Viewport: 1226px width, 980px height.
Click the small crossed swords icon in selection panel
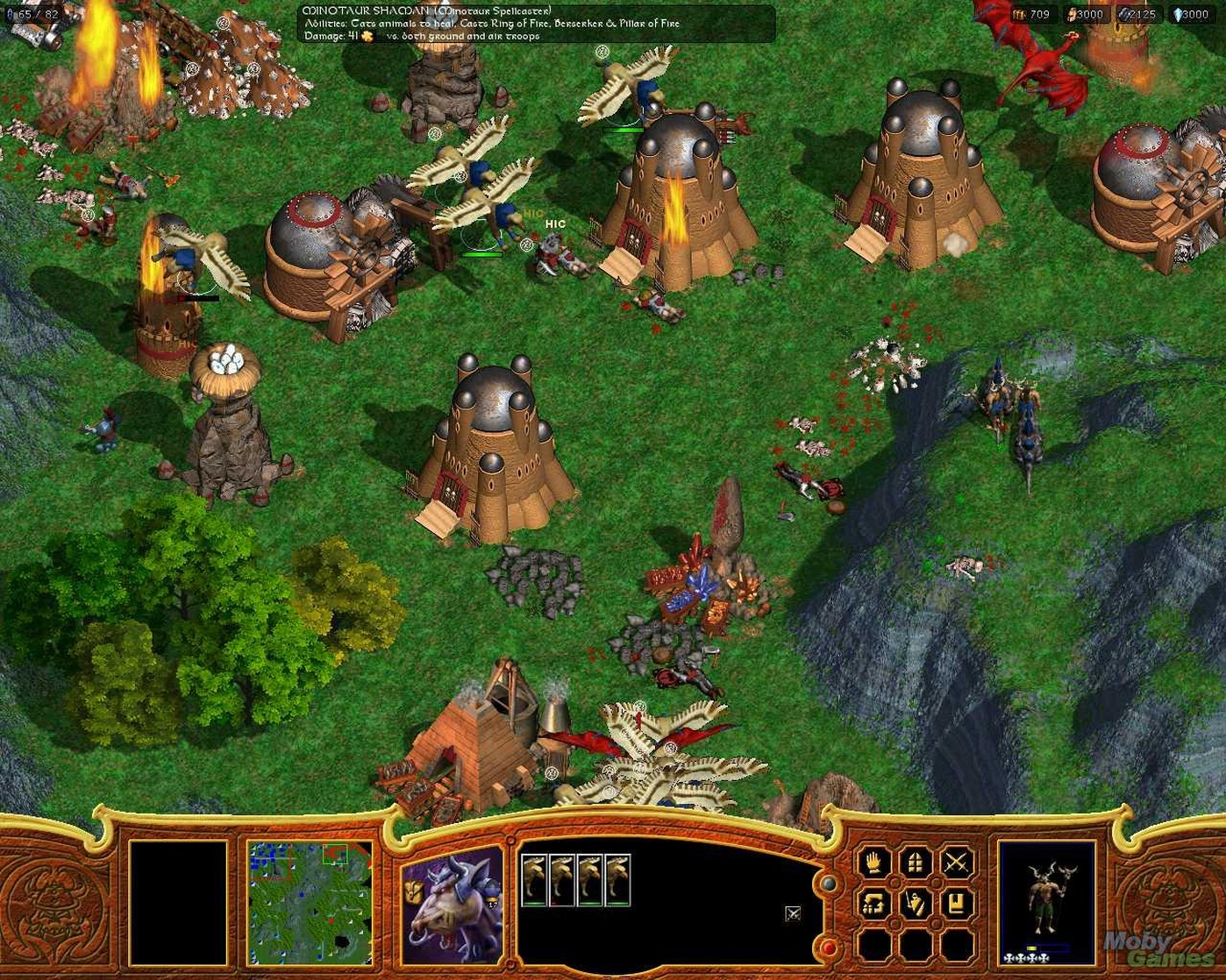pos(793,913)
